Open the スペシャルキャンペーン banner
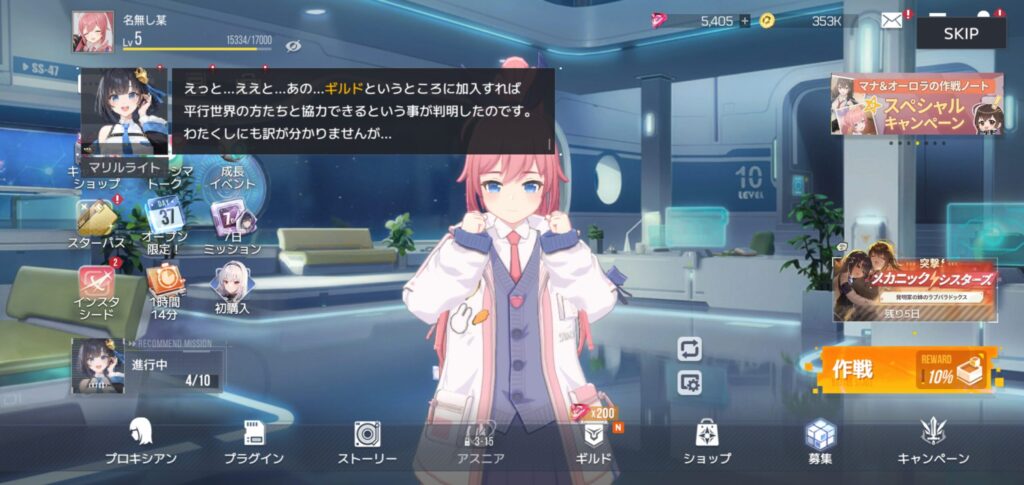 tap(915, 105)
